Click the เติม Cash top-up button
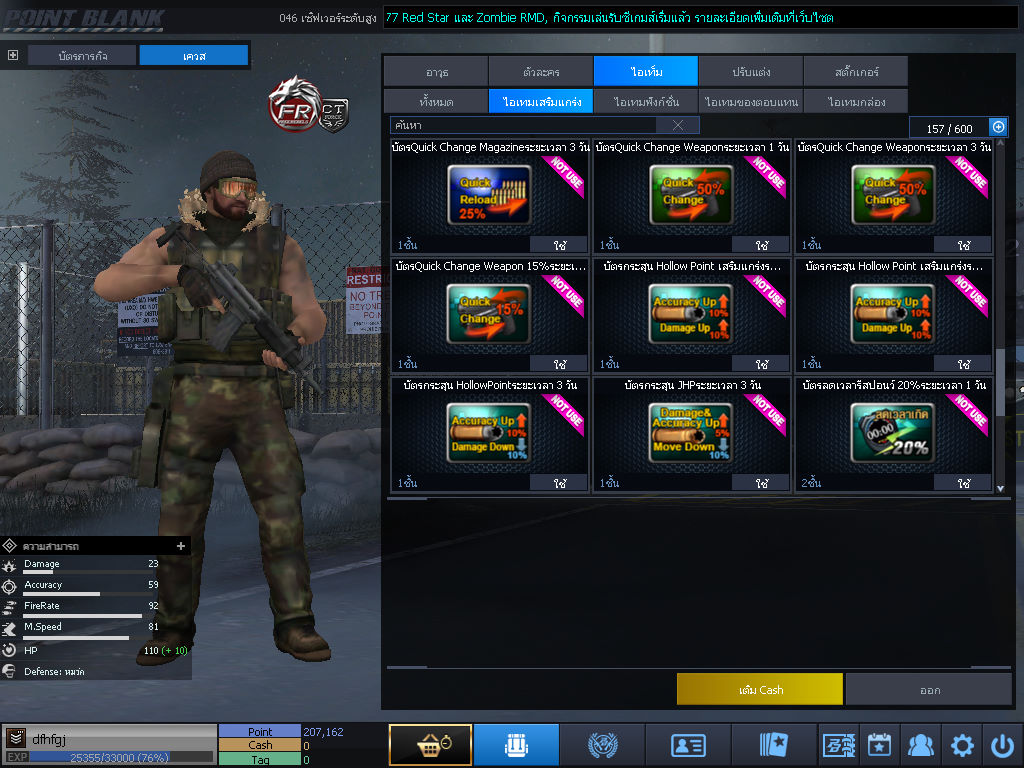 pos(759,690)
